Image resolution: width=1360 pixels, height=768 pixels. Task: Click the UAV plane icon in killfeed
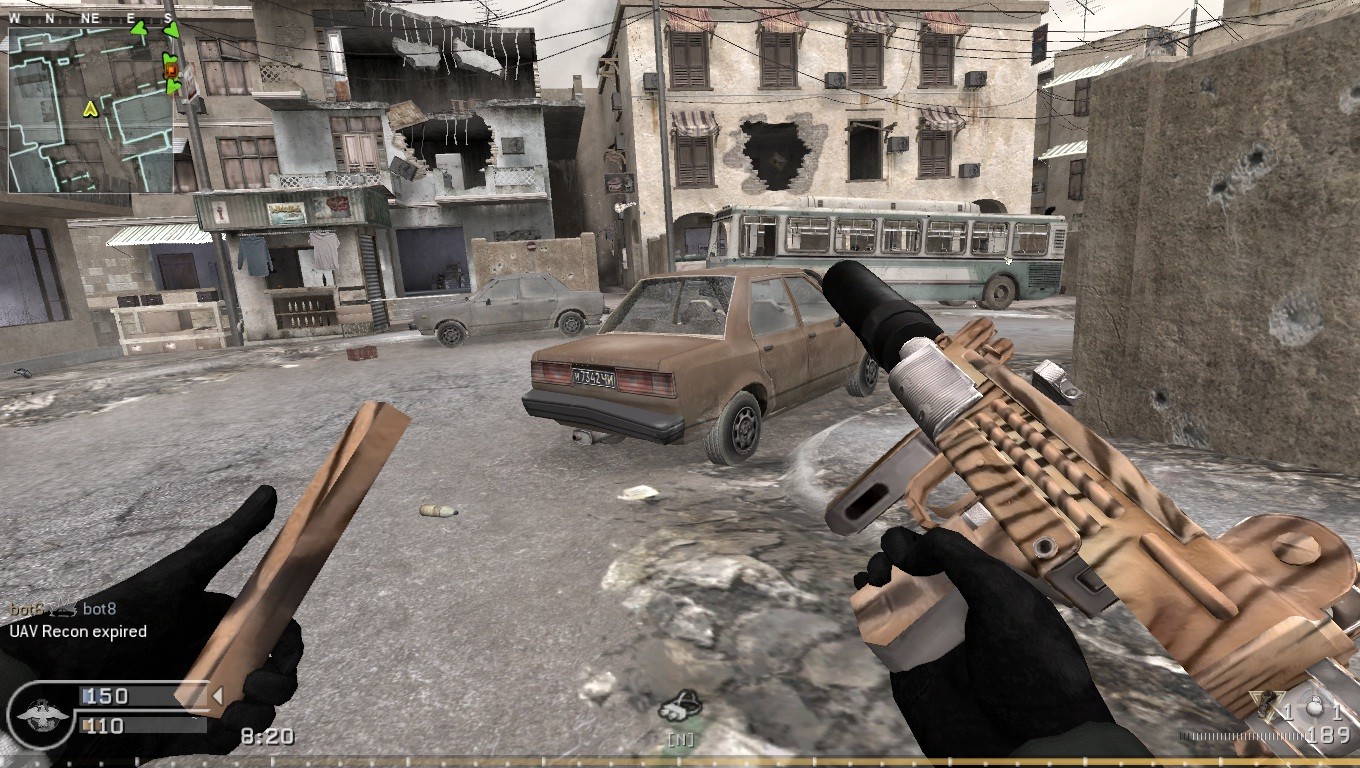click(61, 610)
